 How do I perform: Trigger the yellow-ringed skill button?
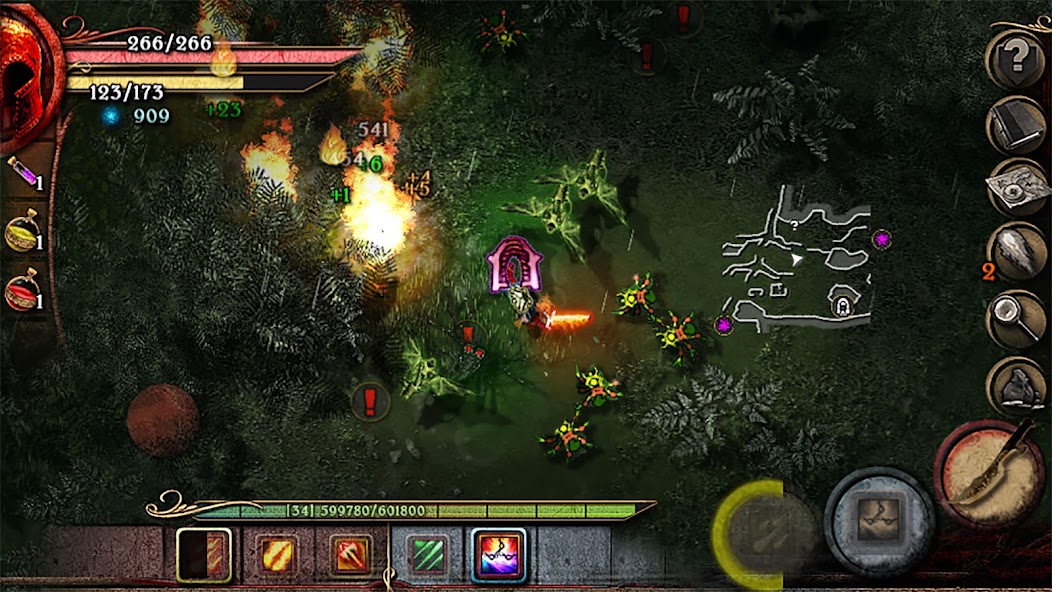click(x=765, y=533)
